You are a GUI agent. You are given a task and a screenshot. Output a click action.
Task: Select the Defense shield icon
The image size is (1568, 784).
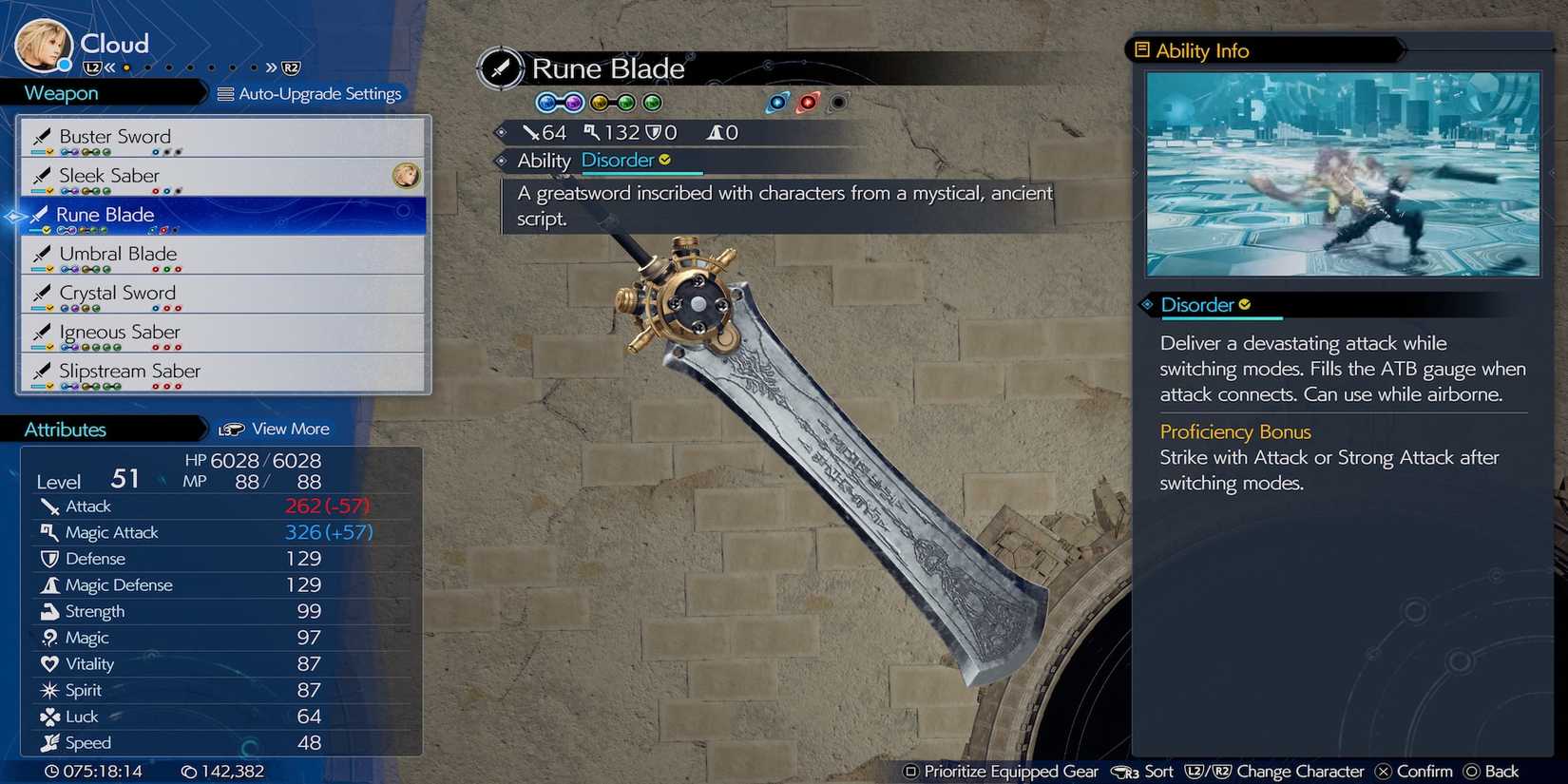pyautogui.click(x=50, y=559)
